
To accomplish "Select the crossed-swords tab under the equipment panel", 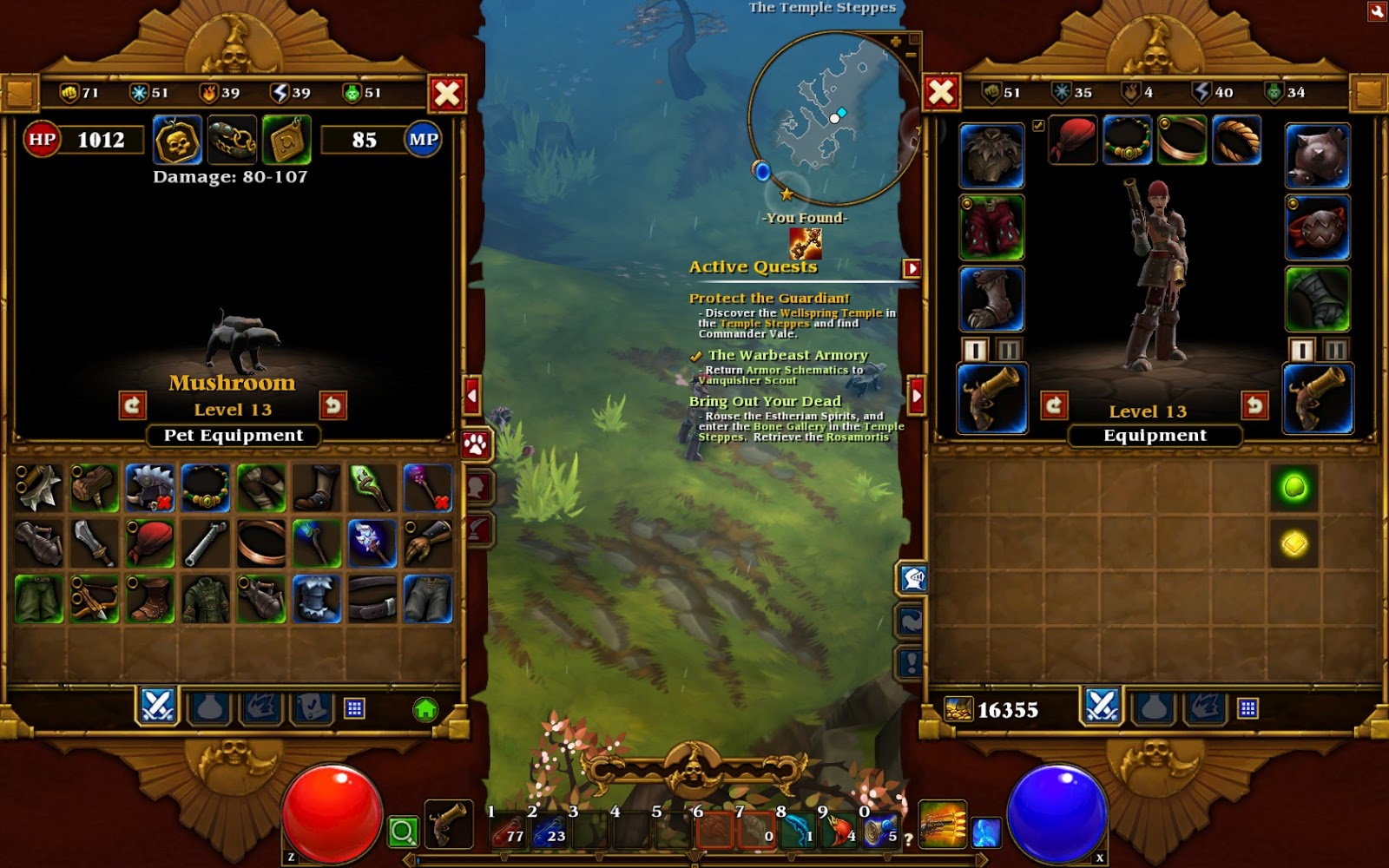I will pos(1101,707).
